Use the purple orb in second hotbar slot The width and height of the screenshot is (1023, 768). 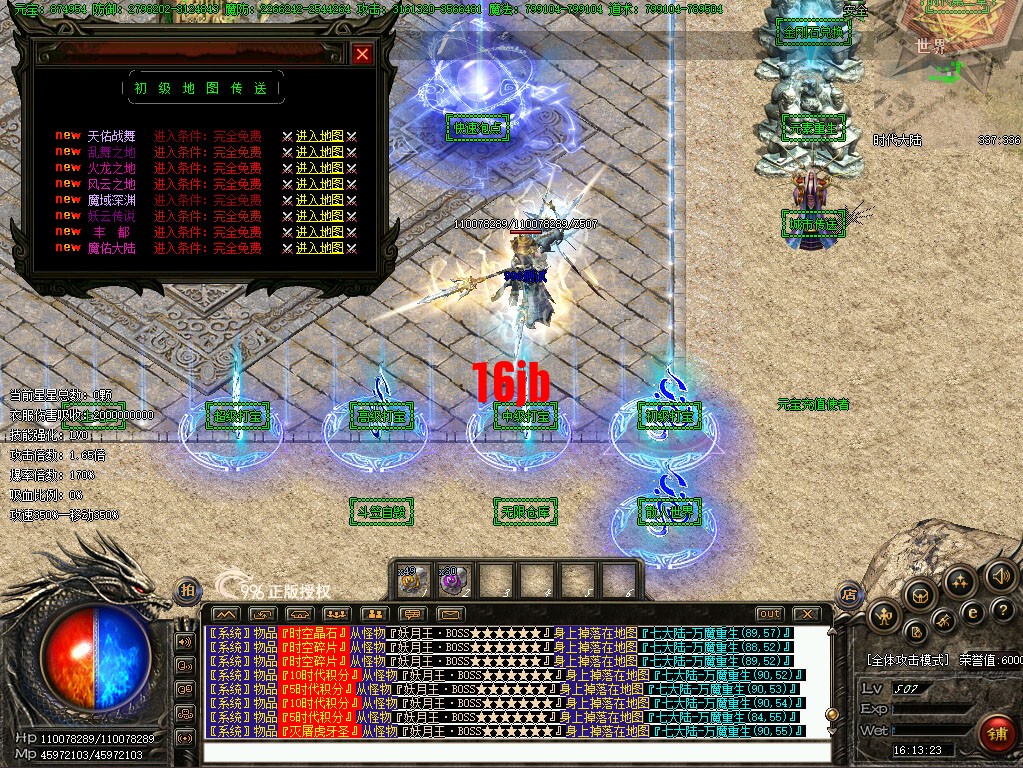pyautogui.click(x=453, y=579)
